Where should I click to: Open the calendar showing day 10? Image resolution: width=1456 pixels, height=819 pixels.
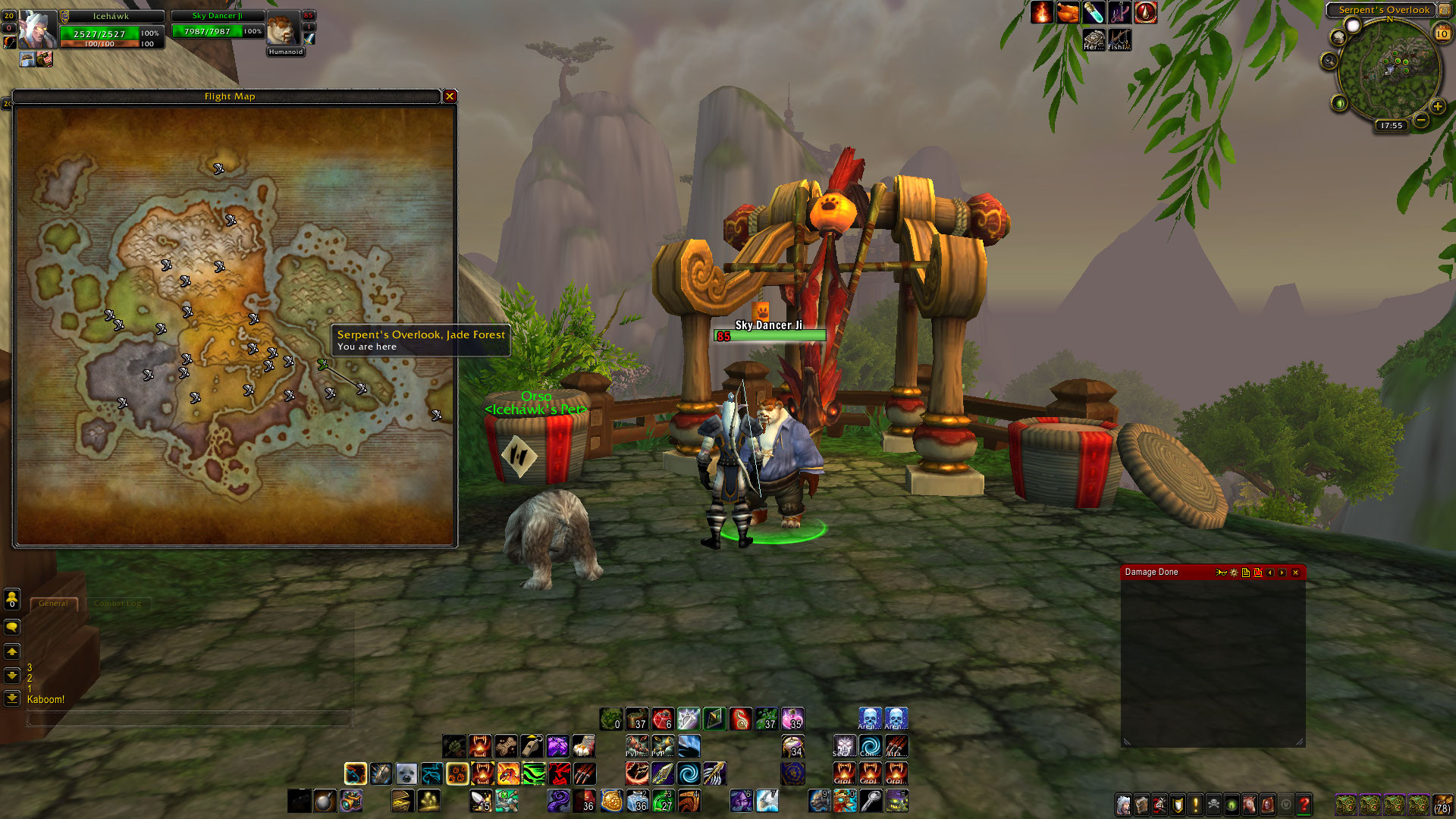[x=1442, y=33]
